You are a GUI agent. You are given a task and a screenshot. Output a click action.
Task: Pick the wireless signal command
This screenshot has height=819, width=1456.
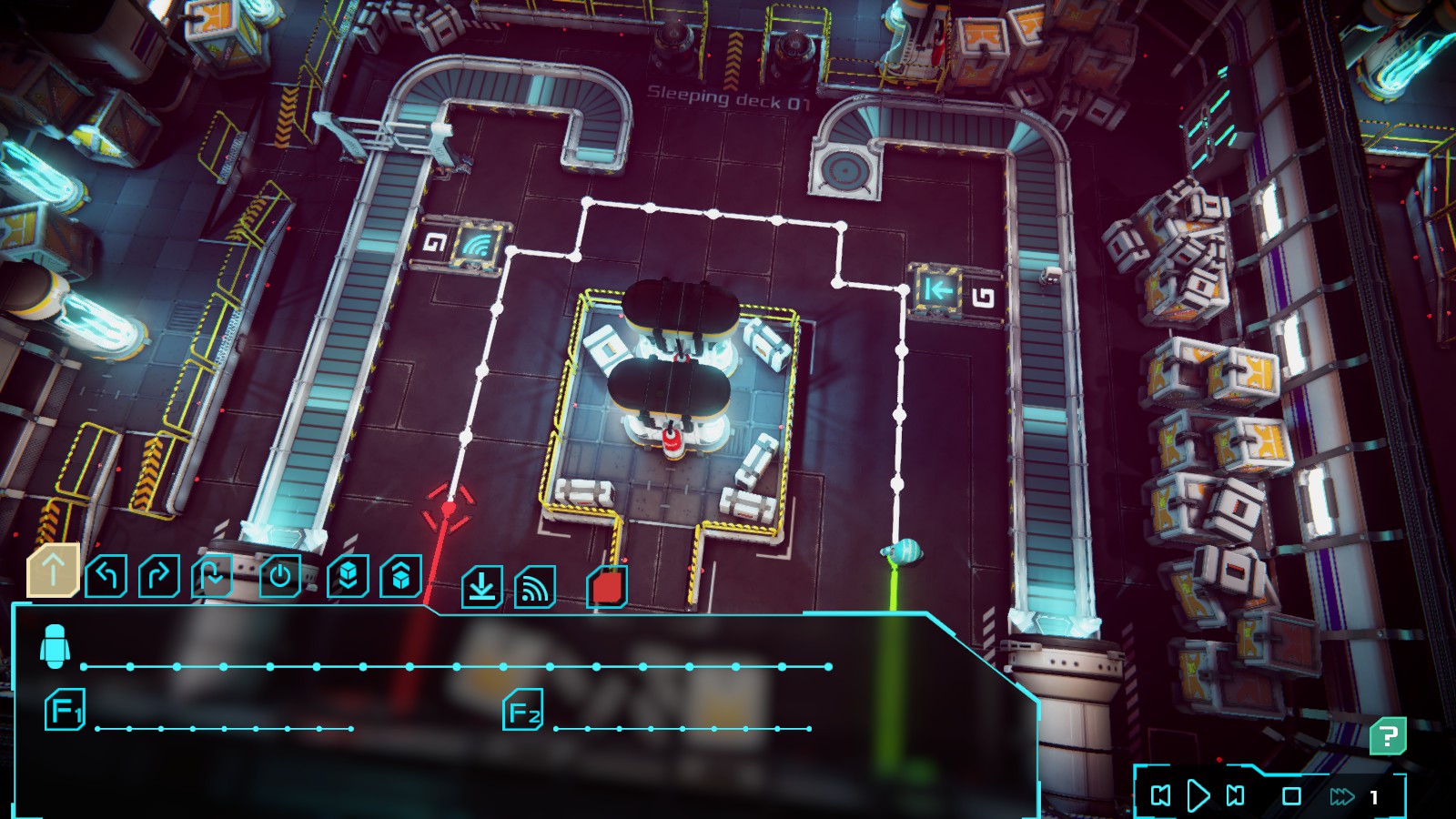point(534,587)
